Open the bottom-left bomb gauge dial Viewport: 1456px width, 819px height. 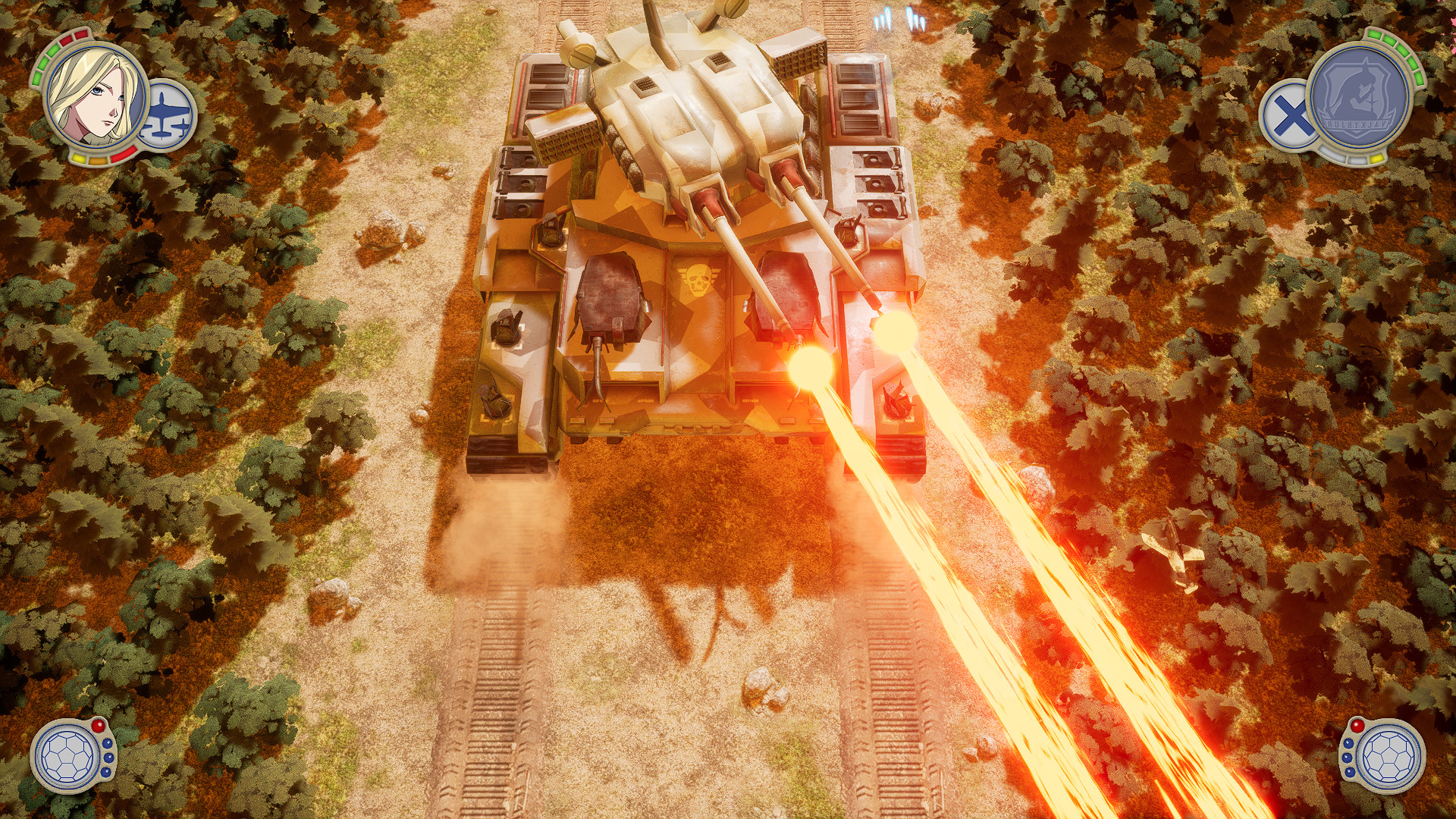pyautogui.click(x=67, y=757)
